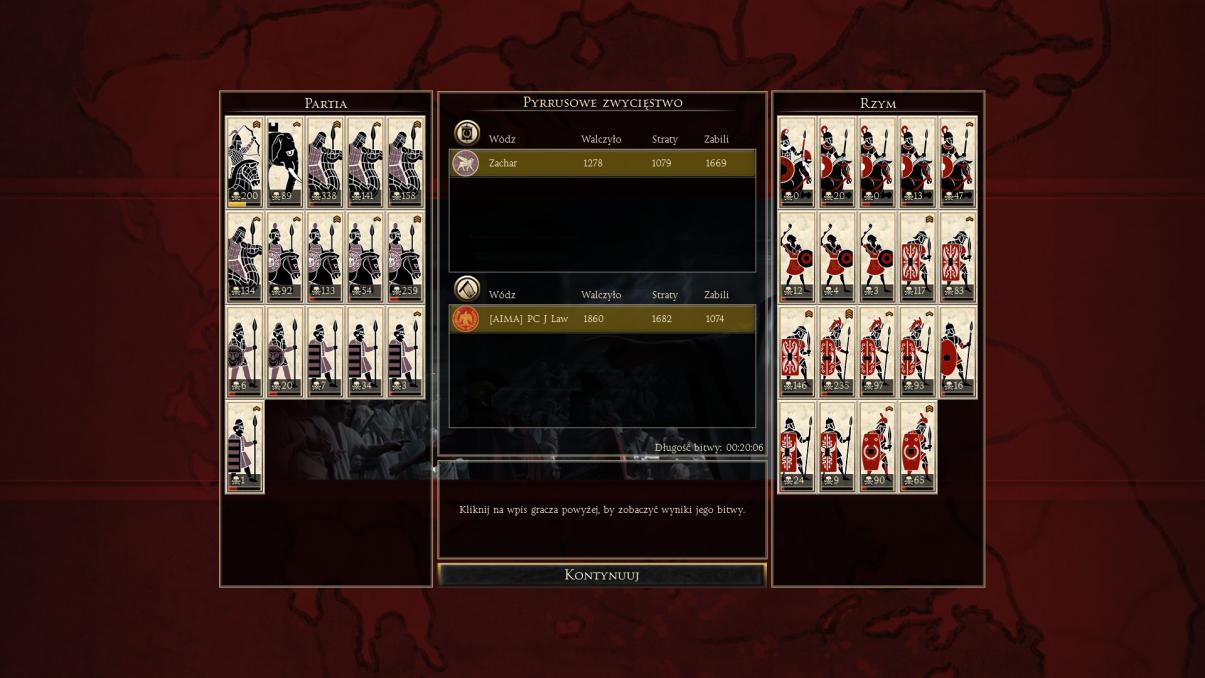Inspect the Parthian spearman card with 34 kills
The width and height of the screenshot is (1205, 678).
tap(365, 352)
